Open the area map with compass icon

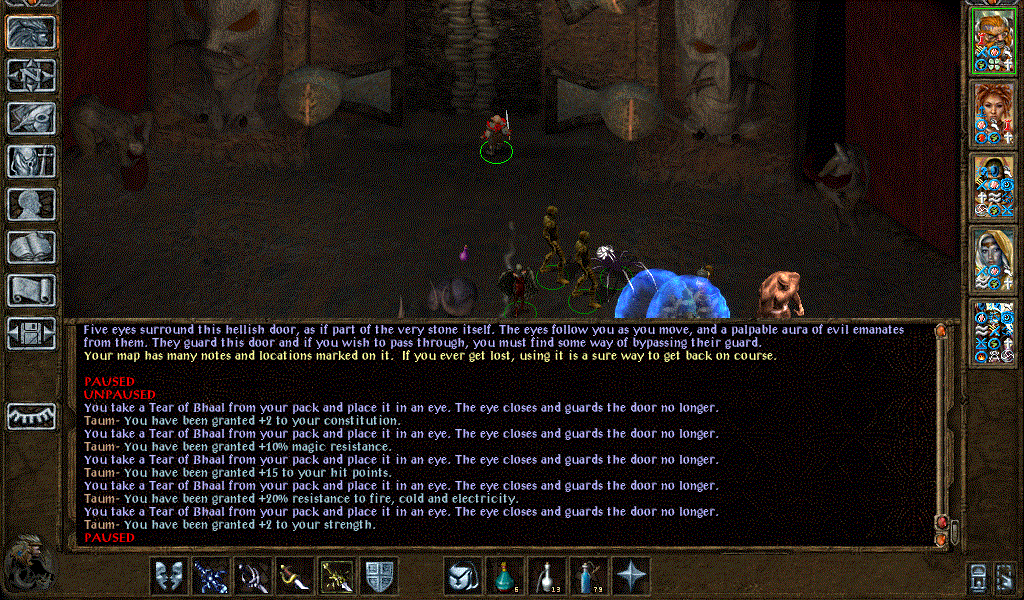click(31, 76)
